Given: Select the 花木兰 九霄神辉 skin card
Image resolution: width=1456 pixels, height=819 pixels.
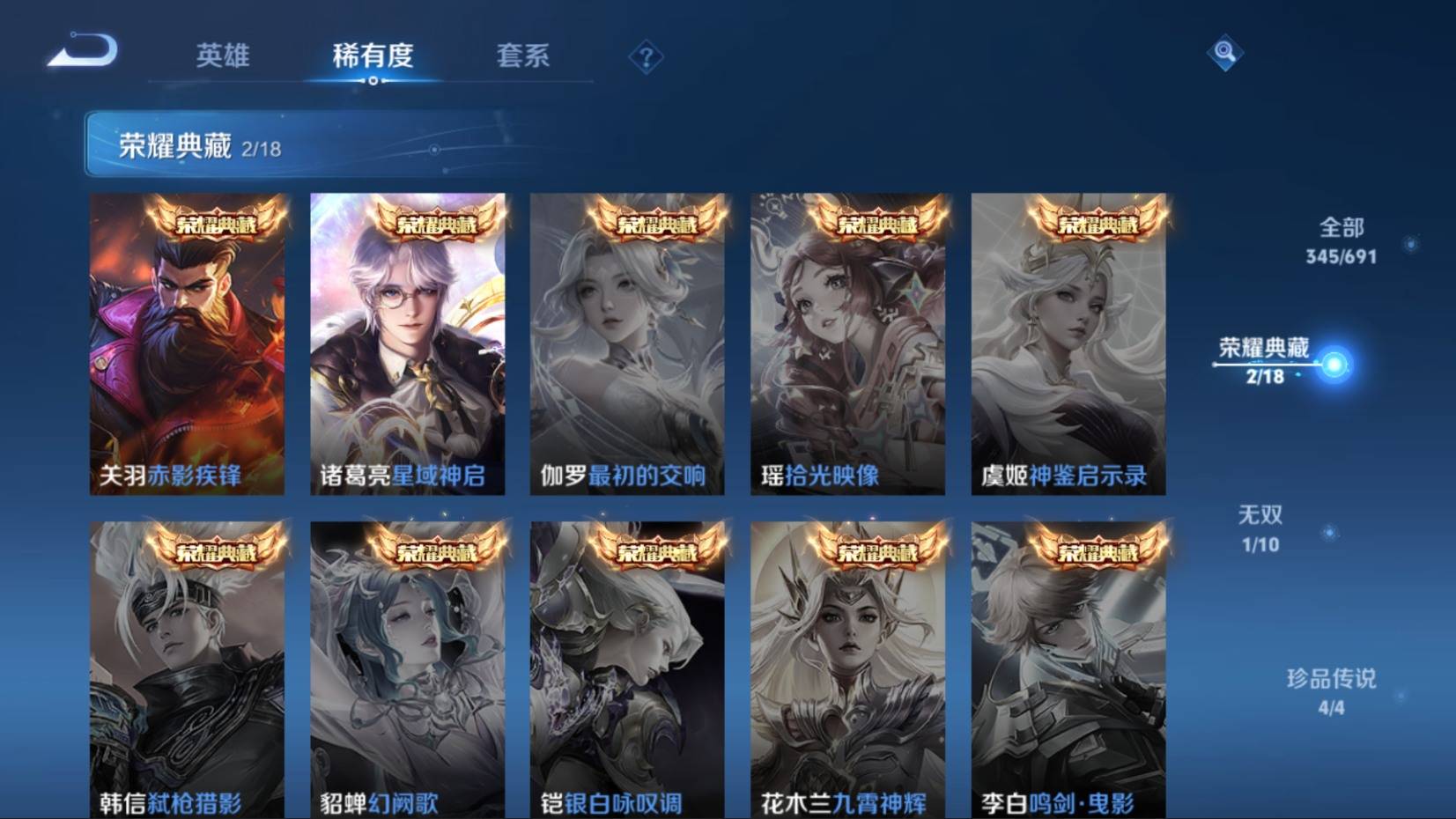Looking at the screenshot, I should tap(847, 669).
